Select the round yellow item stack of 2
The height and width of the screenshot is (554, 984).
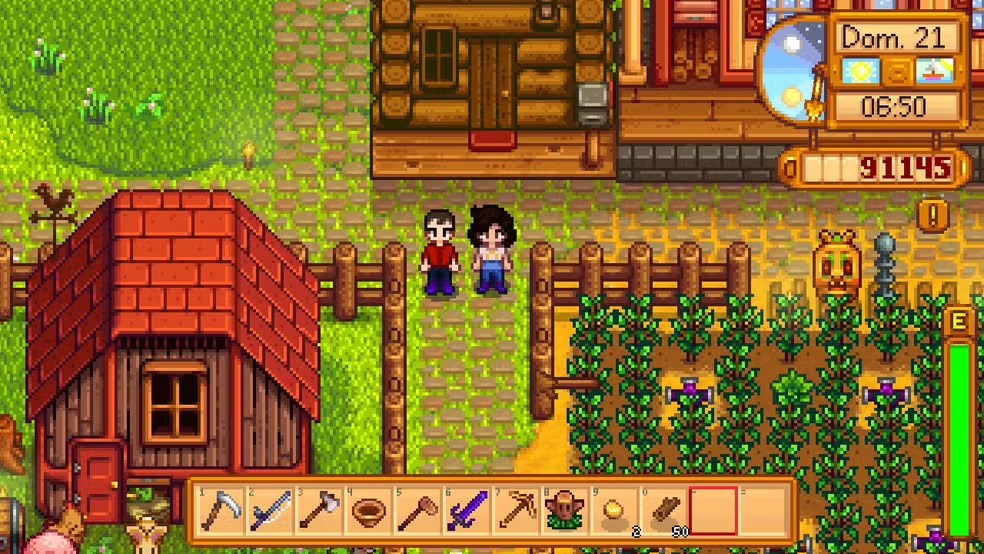[613, 512]
